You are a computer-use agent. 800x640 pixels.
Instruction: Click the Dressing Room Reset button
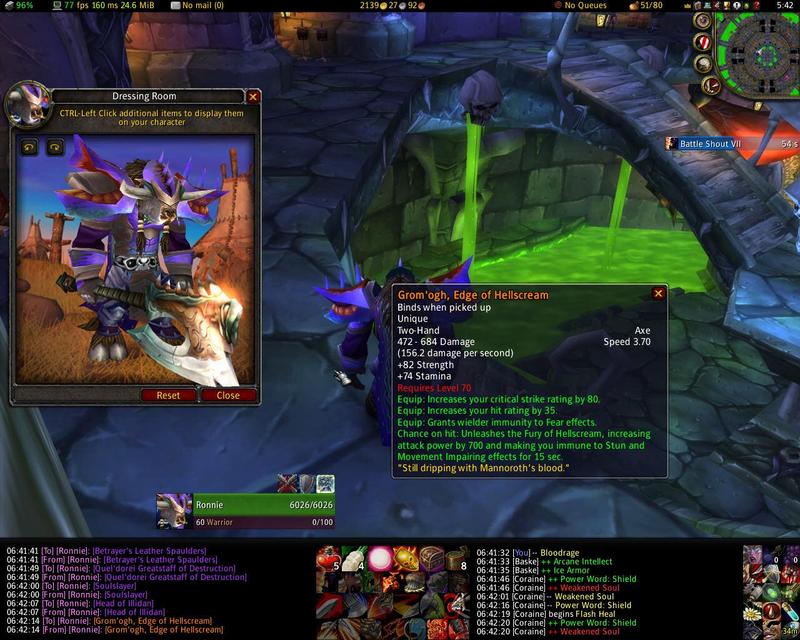click(x=168, y=395)
